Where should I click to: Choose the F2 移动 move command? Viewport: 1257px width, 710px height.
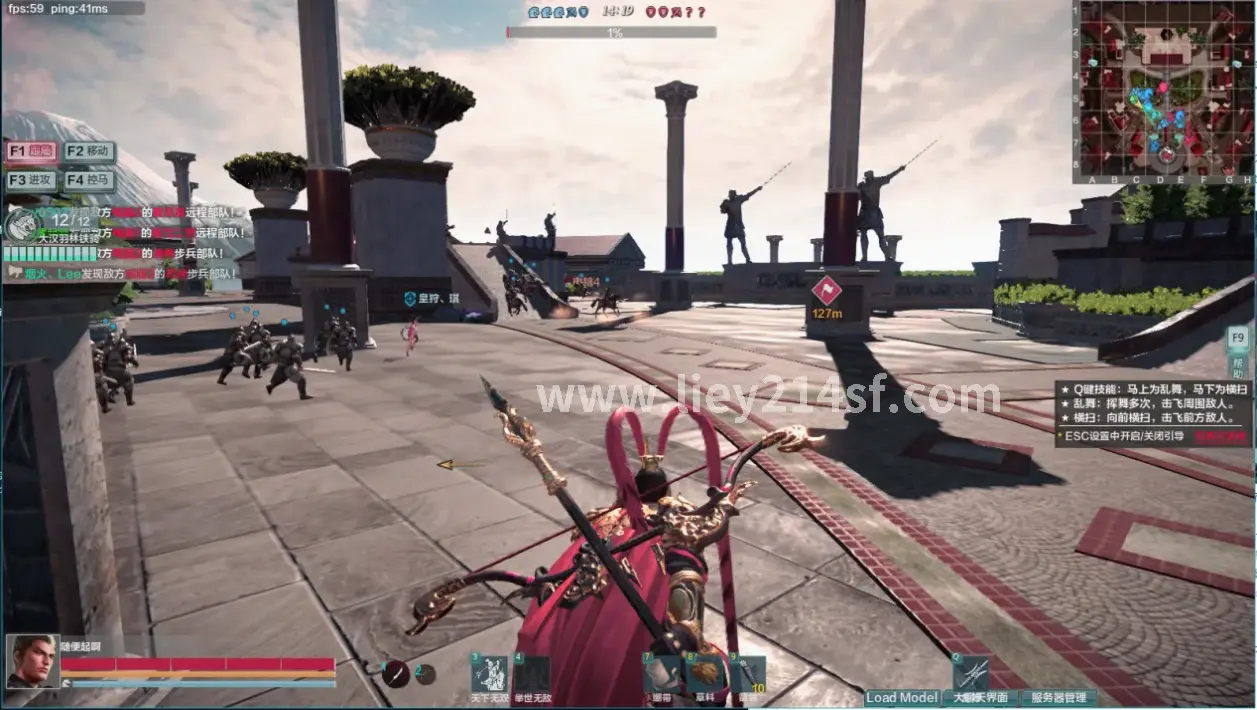pyautogui.click(x=89, y=152)
